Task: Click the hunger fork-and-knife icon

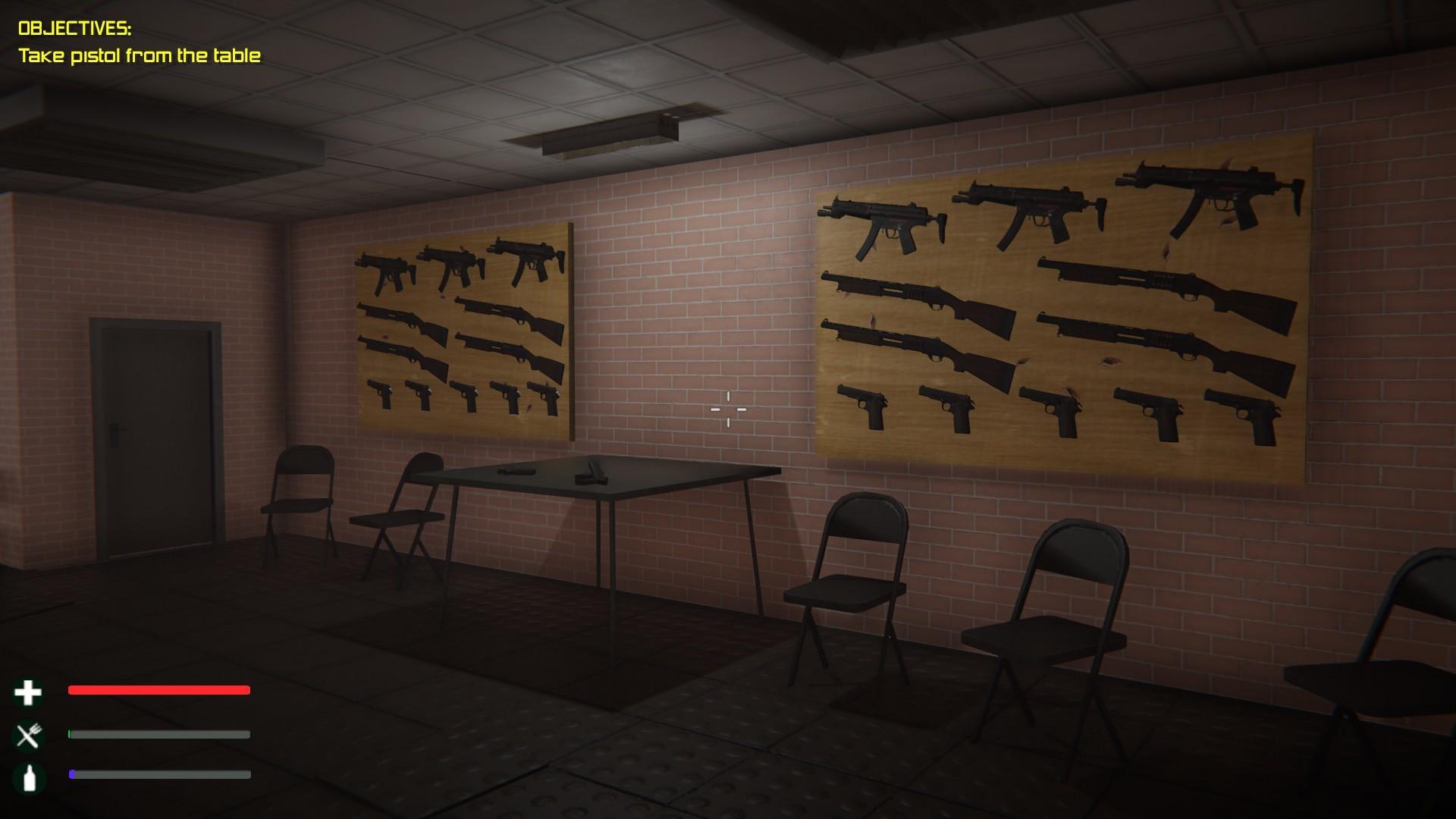Action: coord(27,733)
